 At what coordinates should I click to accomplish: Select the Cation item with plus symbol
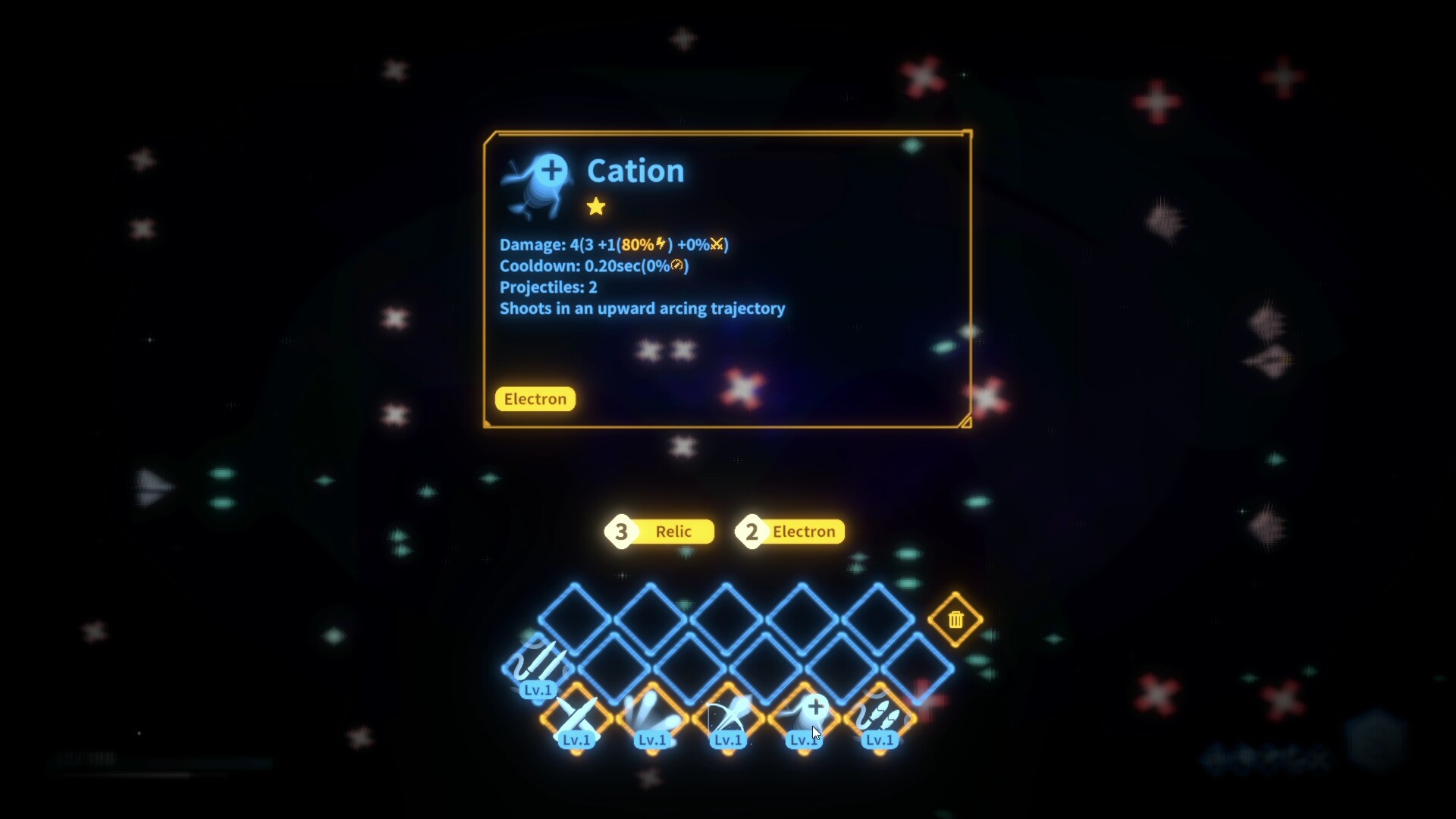click(x=803, y=717)
